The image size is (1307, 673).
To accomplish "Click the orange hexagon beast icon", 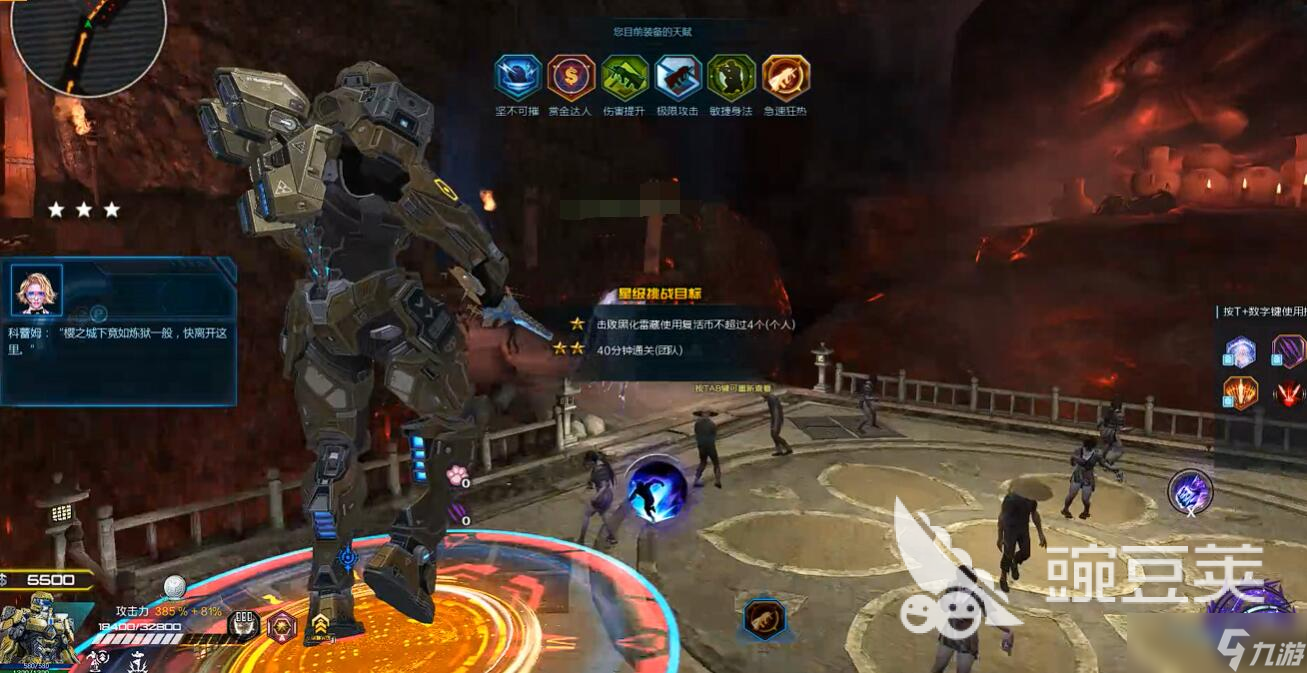I will [764, 619].
